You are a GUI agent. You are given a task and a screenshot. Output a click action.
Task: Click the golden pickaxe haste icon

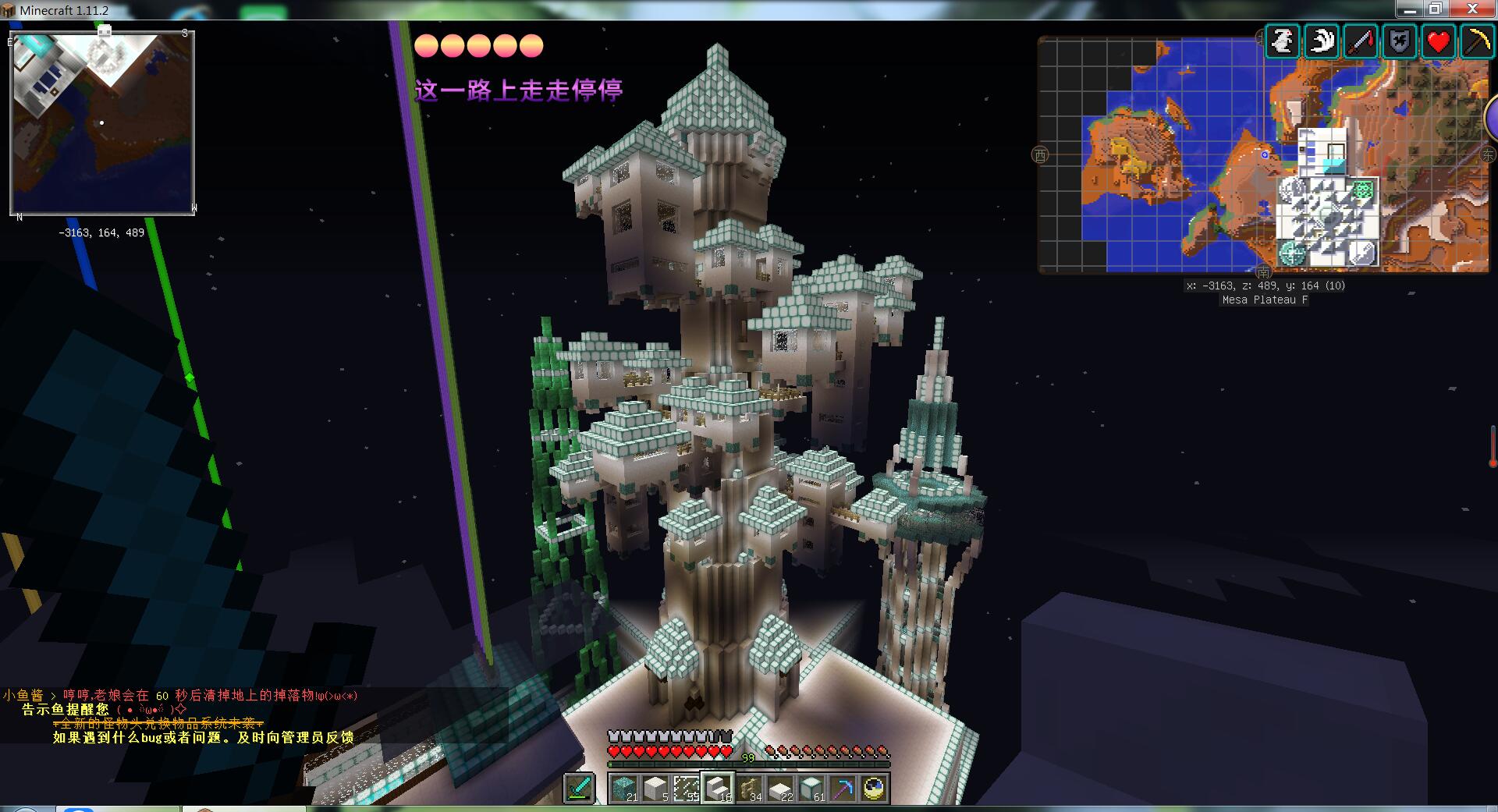(x=1477, y=41)
